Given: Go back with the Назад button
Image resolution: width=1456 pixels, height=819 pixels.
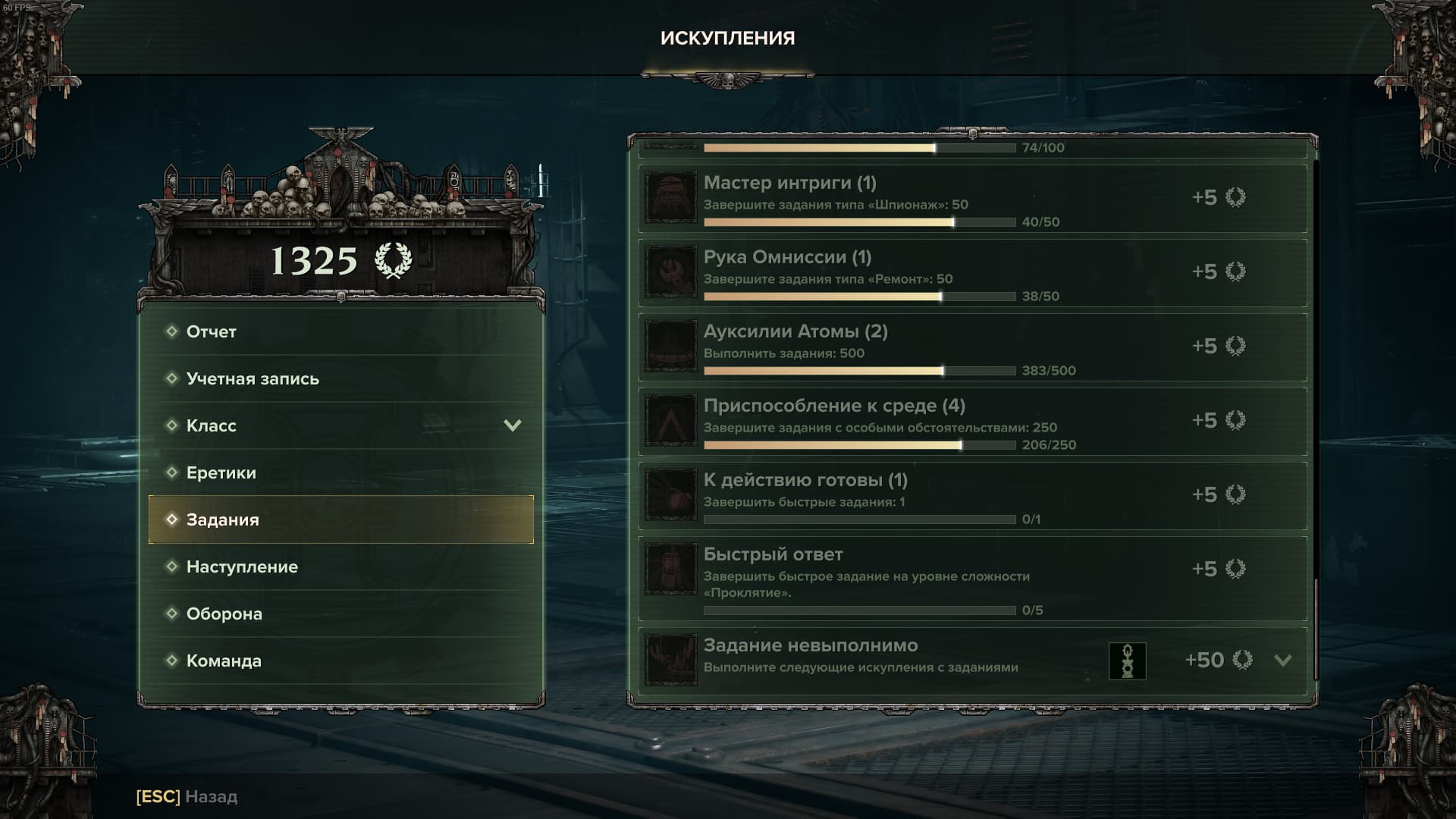Looking at the screenshot, I should tap(187, 796).
